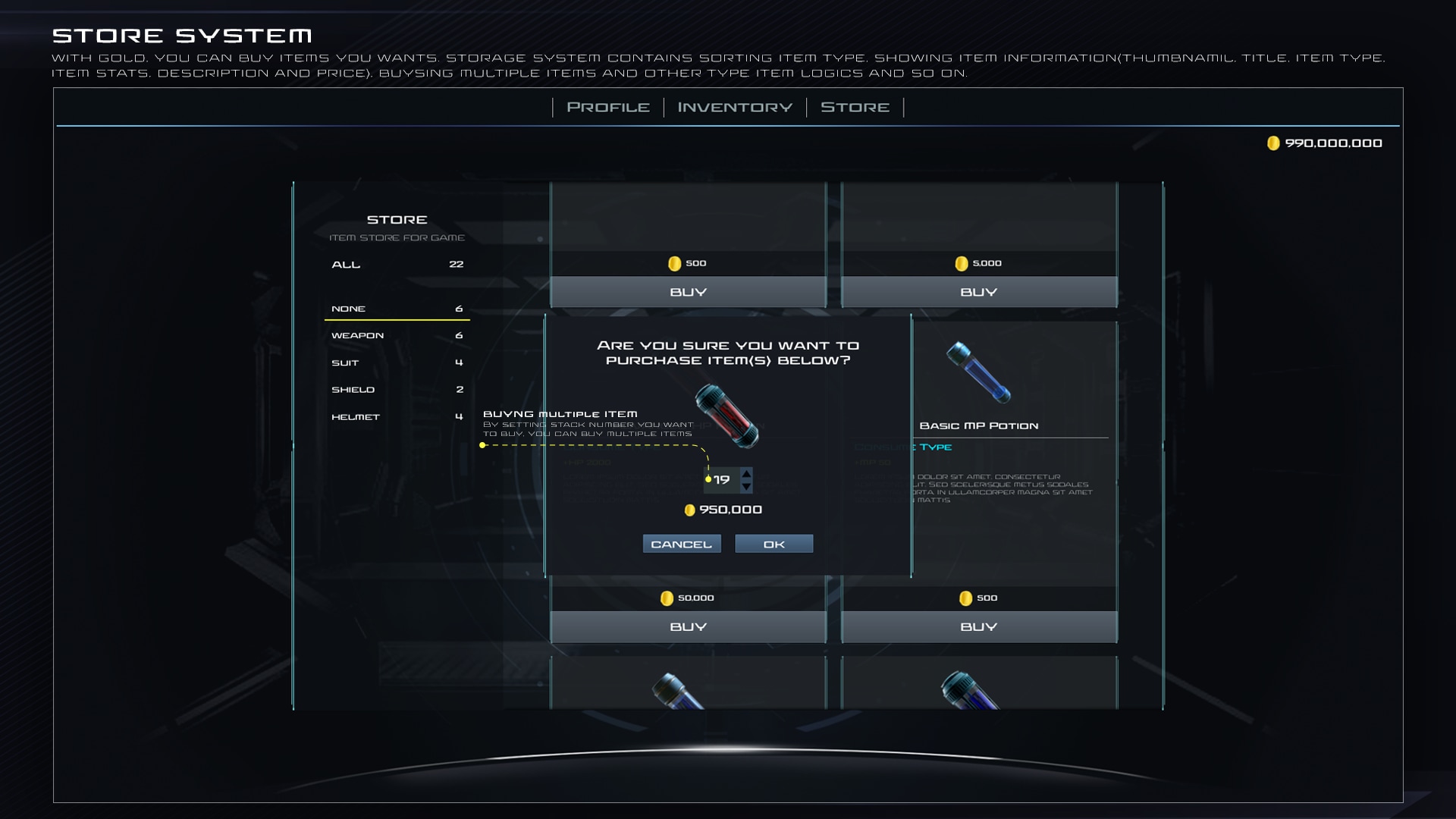Decrease purchase quantity with down arrow
The width and height of the screenshot is (1456, 819).
click(745, 485)
